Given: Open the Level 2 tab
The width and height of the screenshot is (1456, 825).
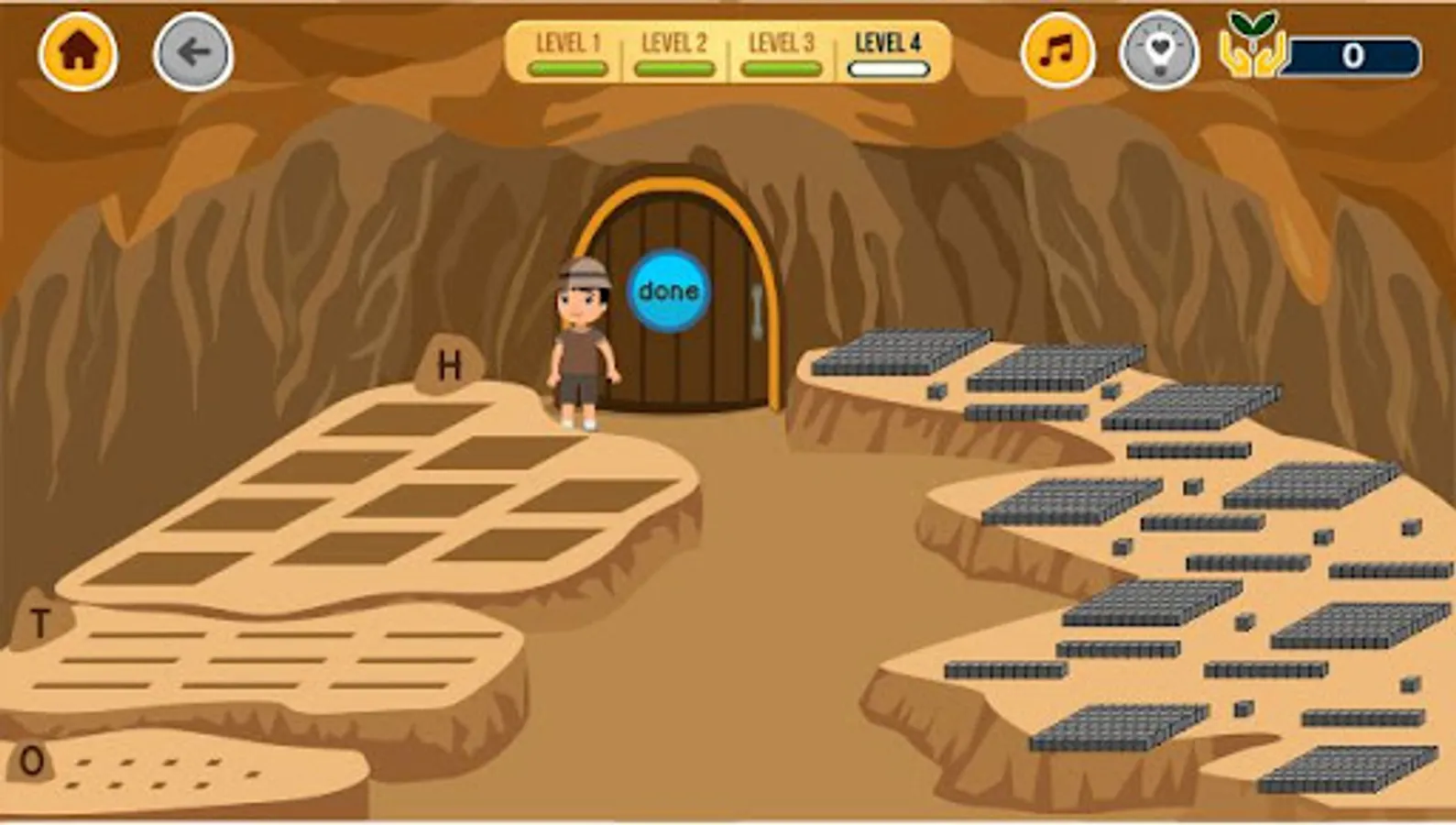Looking at the screenshot, I should coord(675,41).
